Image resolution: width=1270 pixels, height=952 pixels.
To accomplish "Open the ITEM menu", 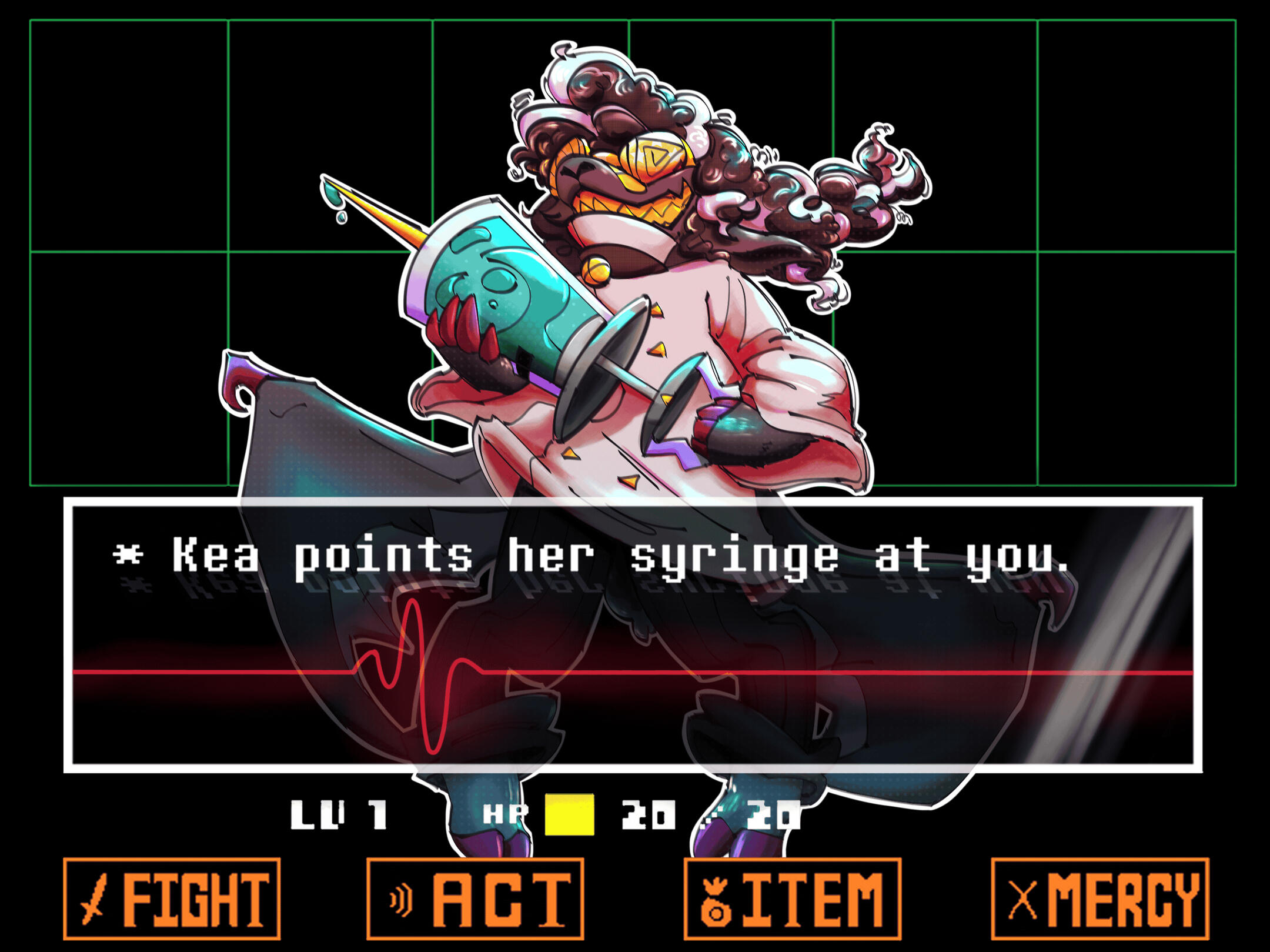I will coord(793,898).
